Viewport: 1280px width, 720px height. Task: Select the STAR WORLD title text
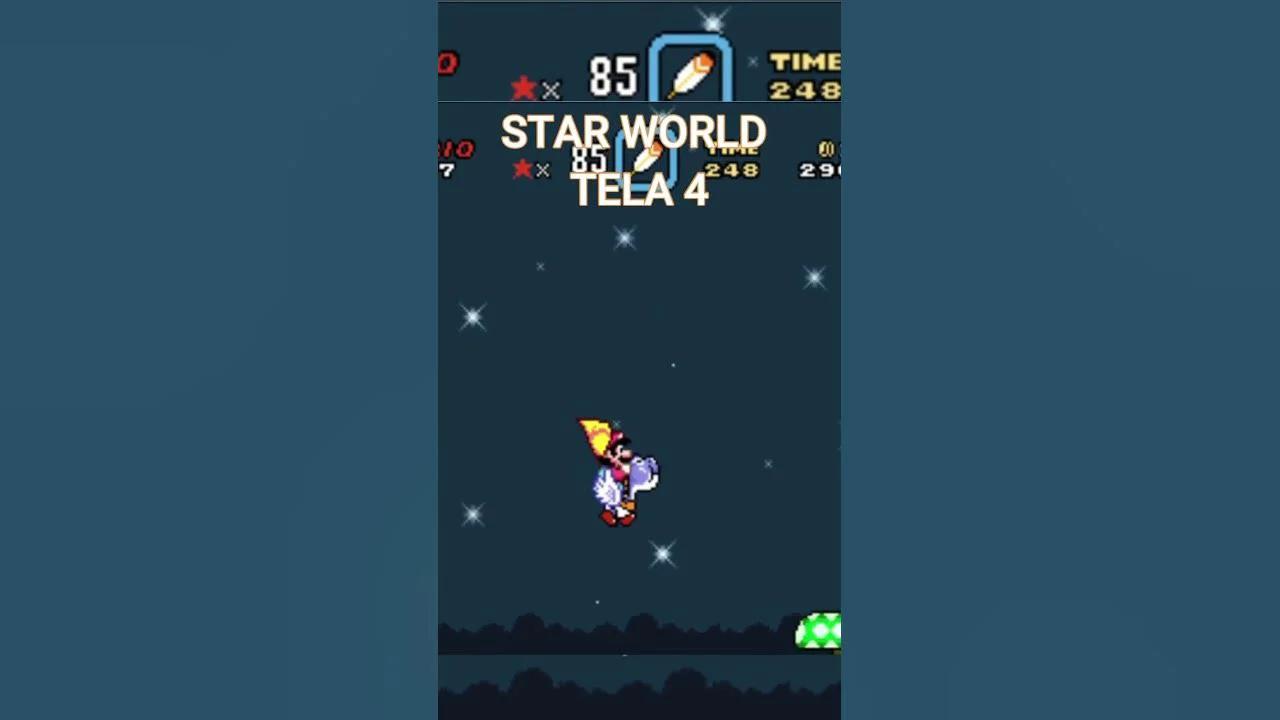(x=633, y=133)
